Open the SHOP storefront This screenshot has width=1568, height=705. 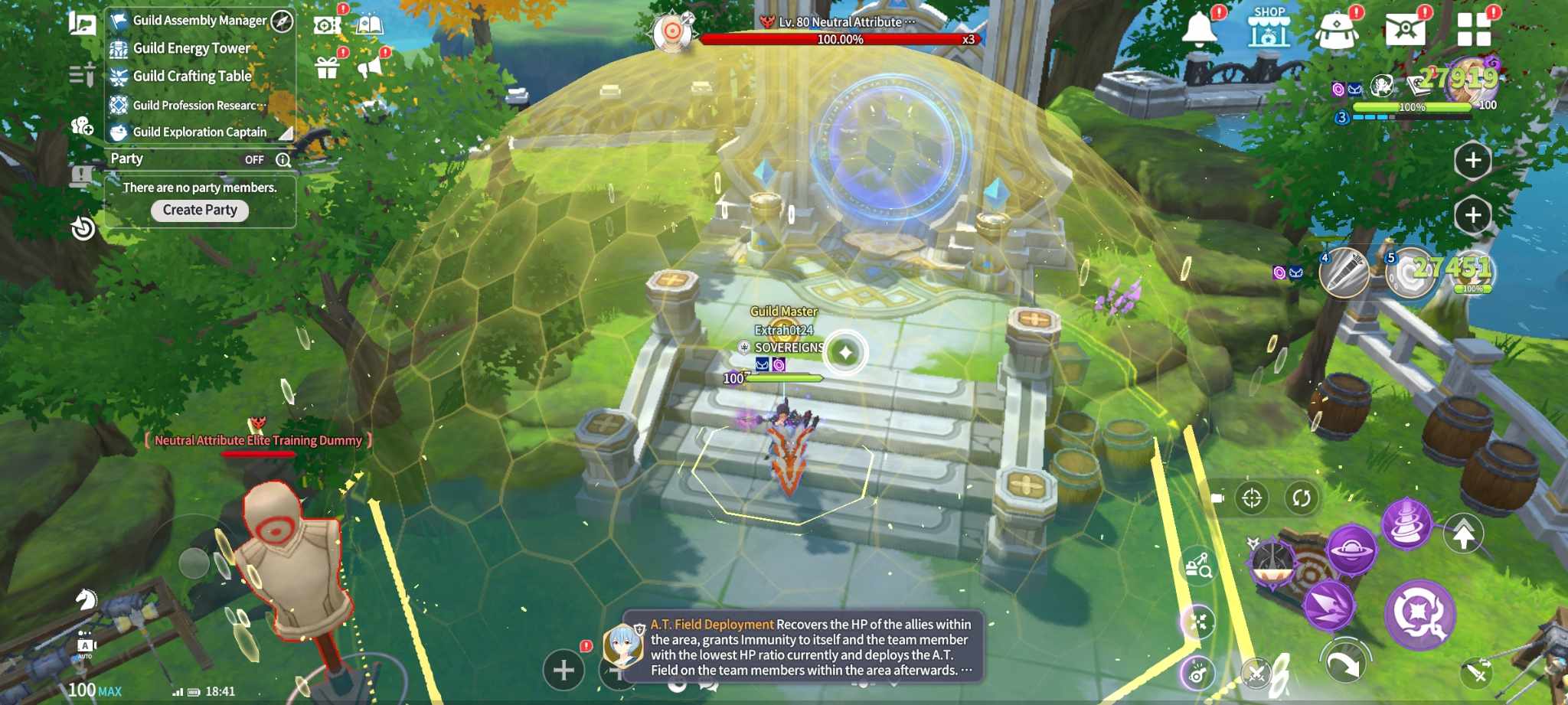(x=1269, y=29)
